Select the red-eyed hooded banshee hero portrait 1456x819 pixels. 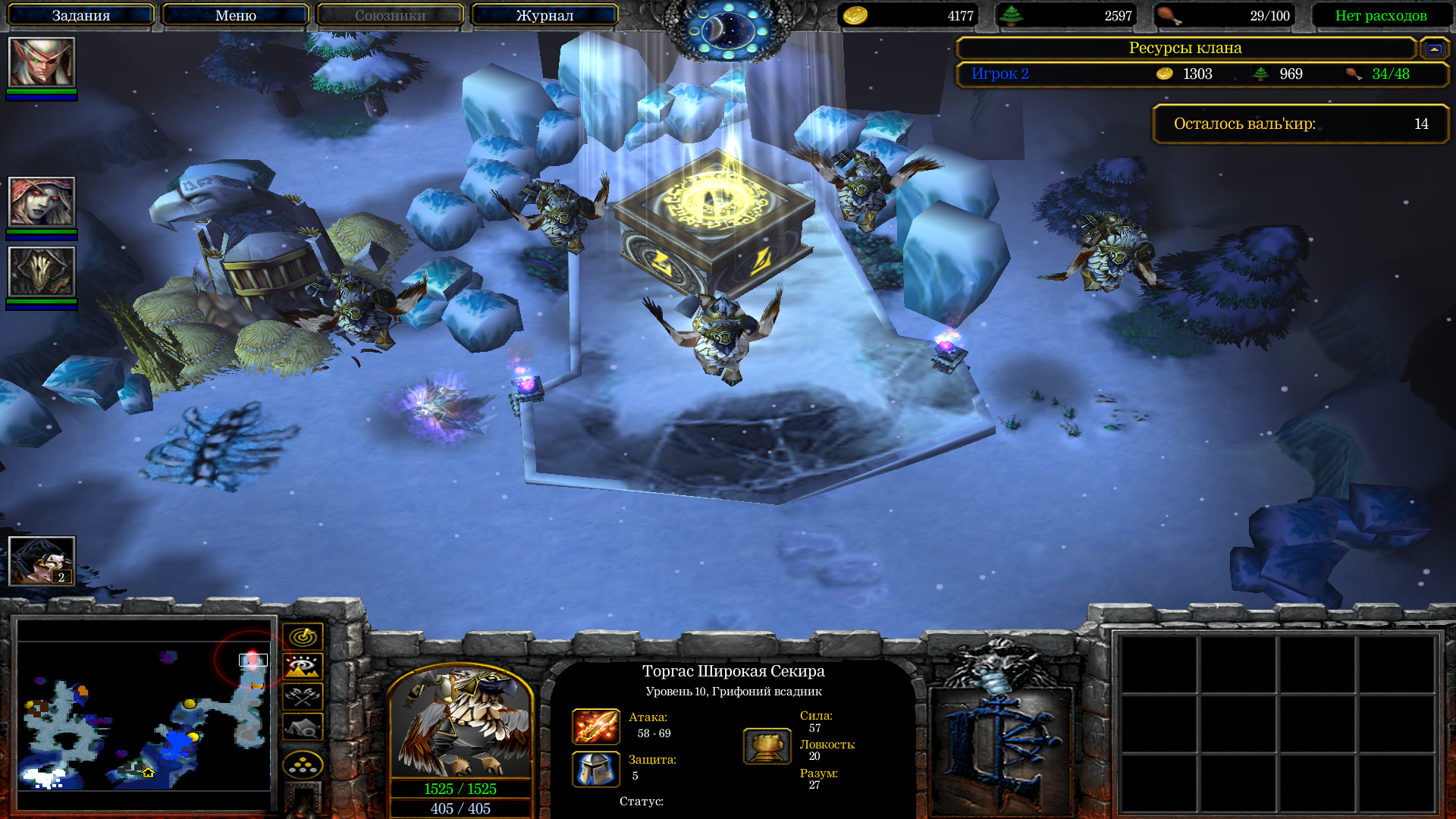[x=42, y=202]
